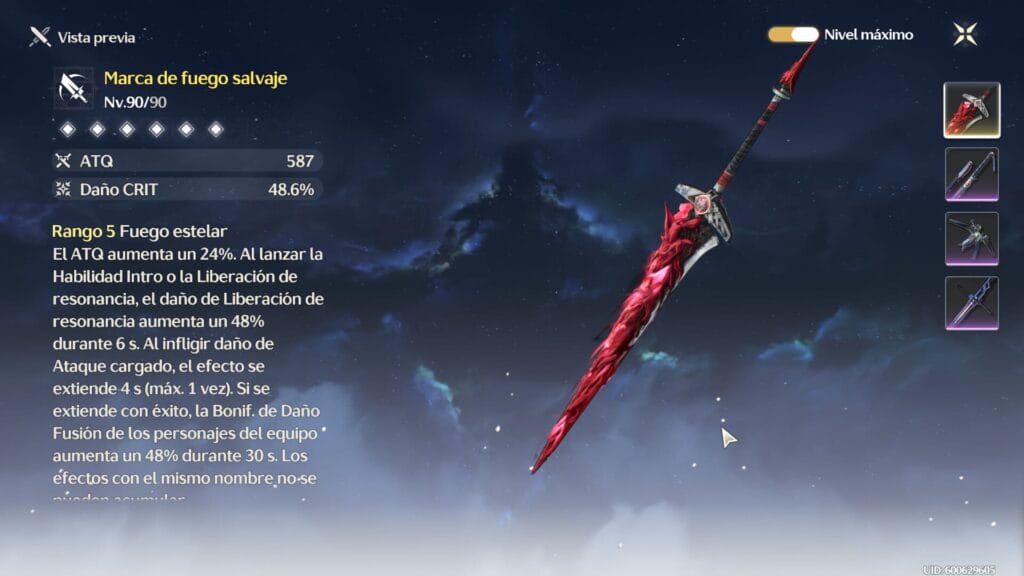Select the red flaming broadblade thumbnail
1024x576 pixels.
click(x=971, y=110)
